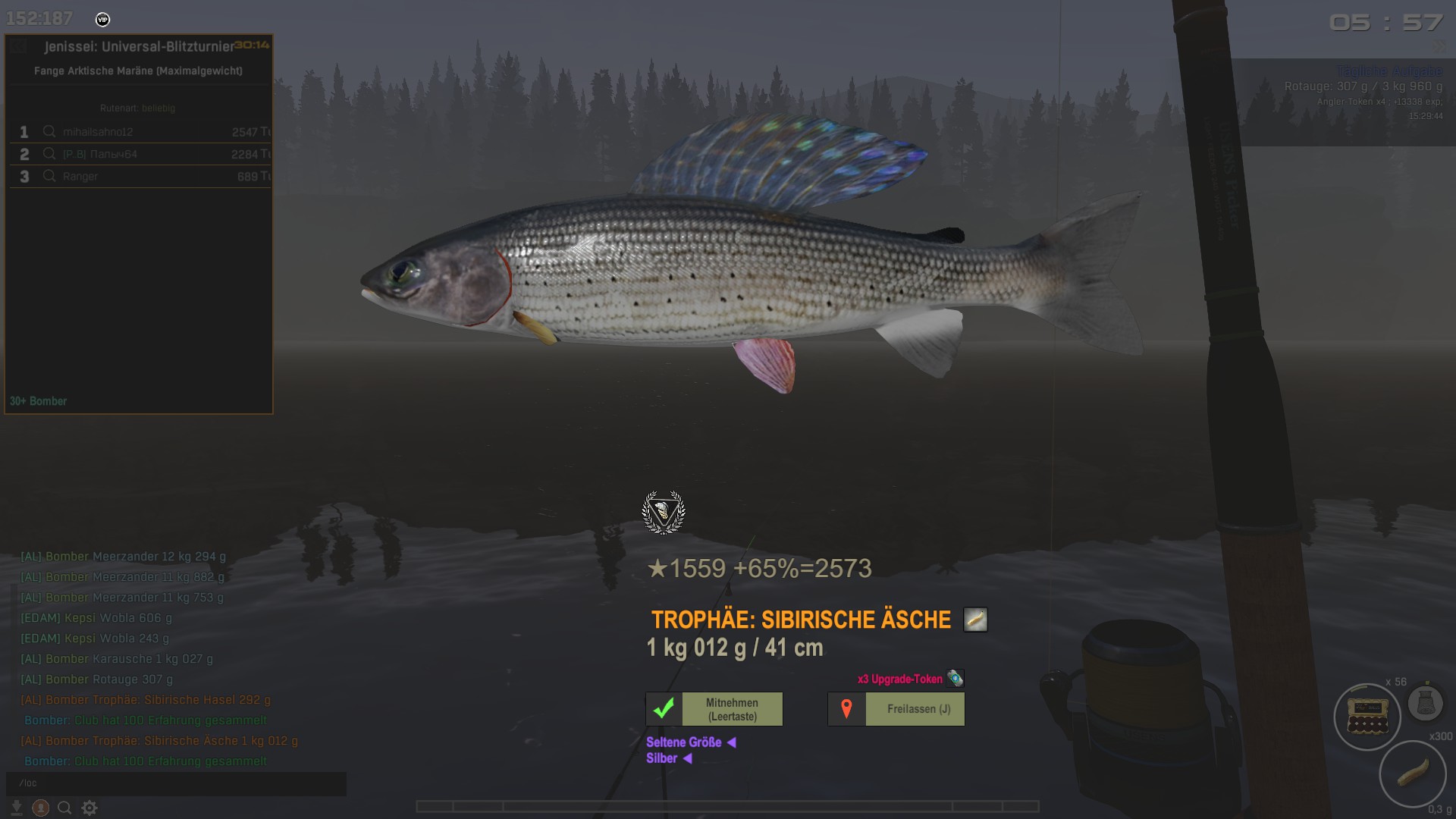Click the Upgrade-Token reward icon
Screen dimensions: 1456x819
click(955, 679)
